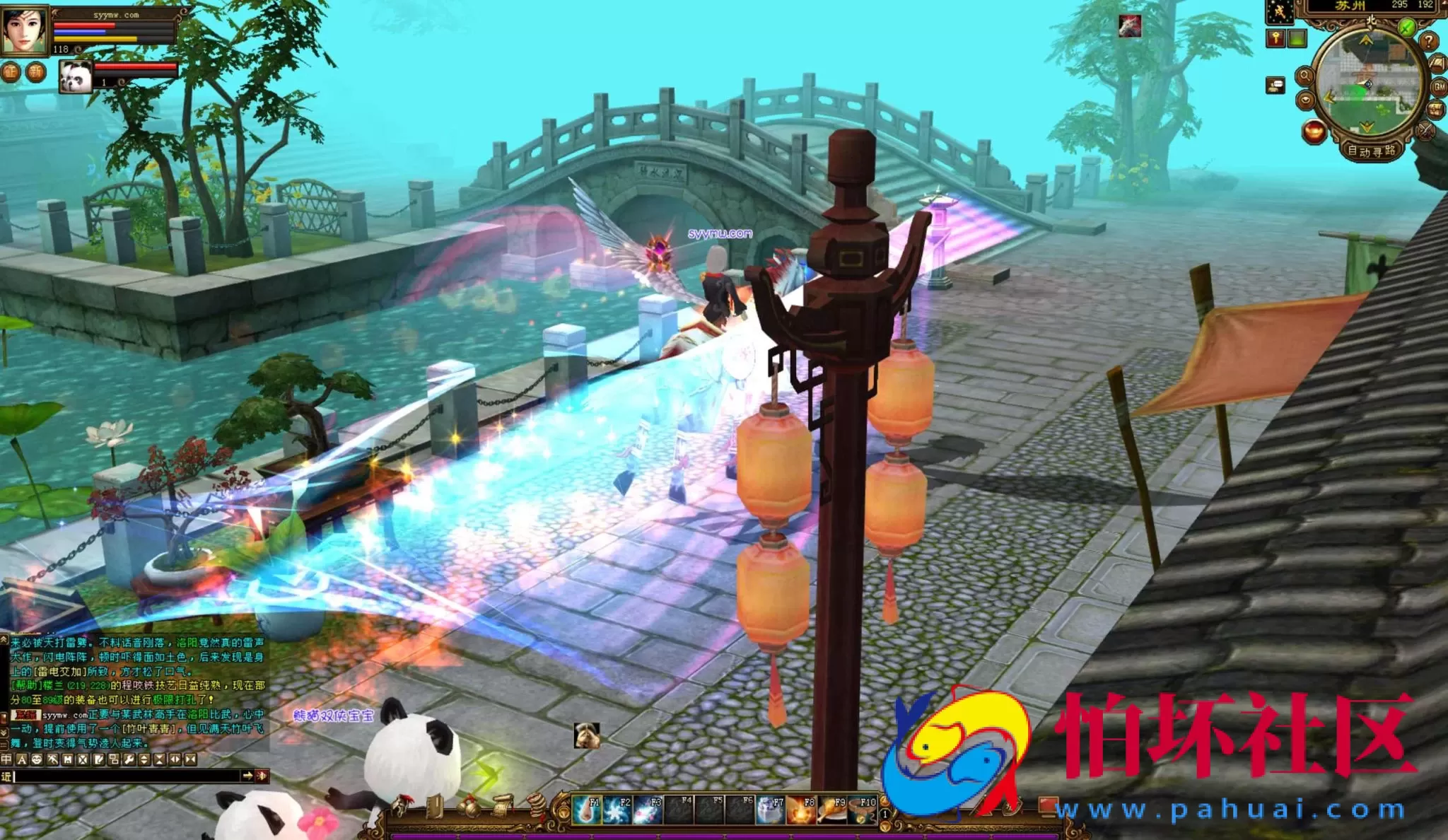The width and height of the screenshot is (1448, 840).
Task: Open the 近 channel selector on the chat bar
Action: 6,776
